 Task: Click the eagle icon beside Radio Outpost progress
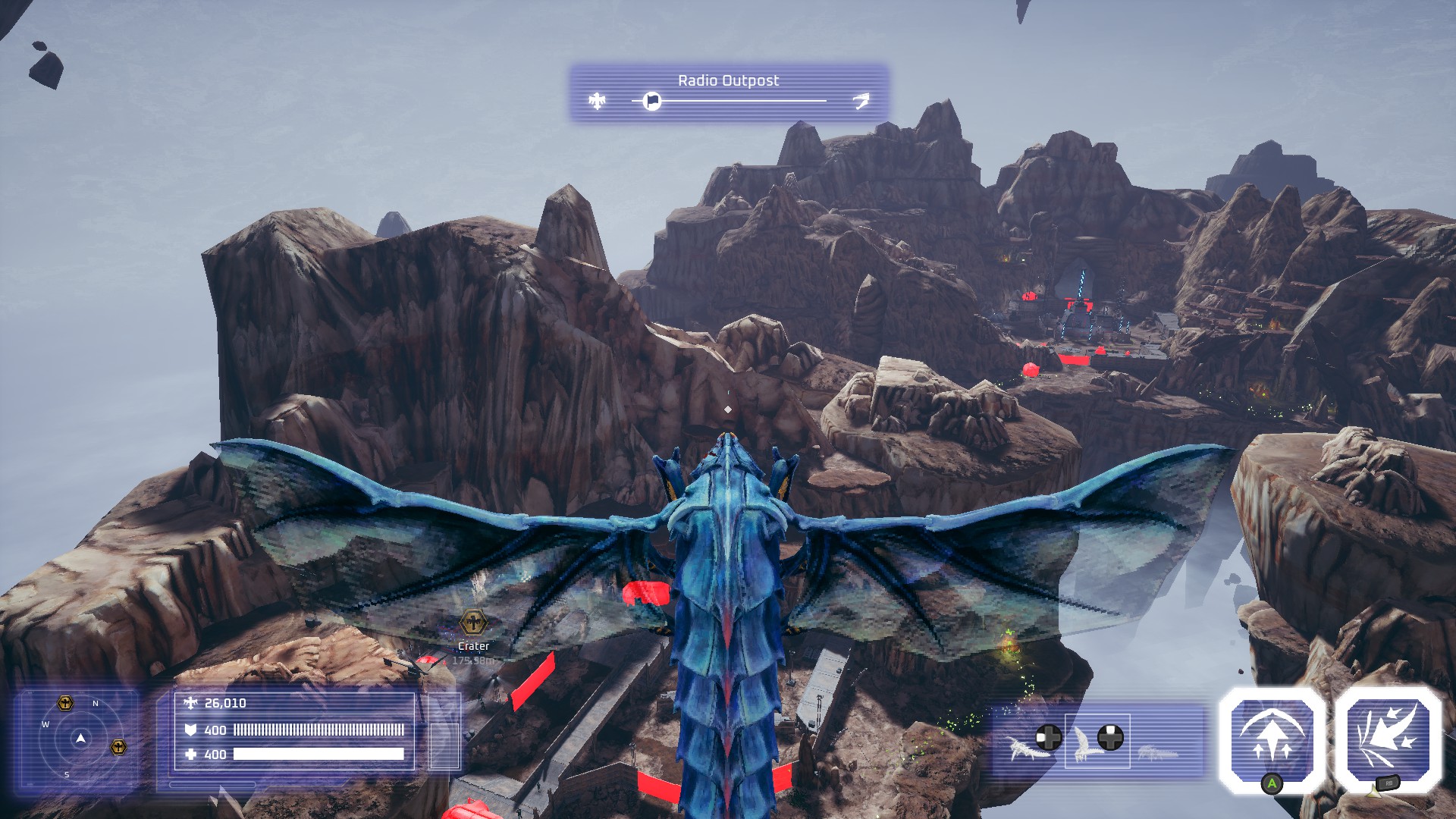pyautogui.click(x=597, y=101)
